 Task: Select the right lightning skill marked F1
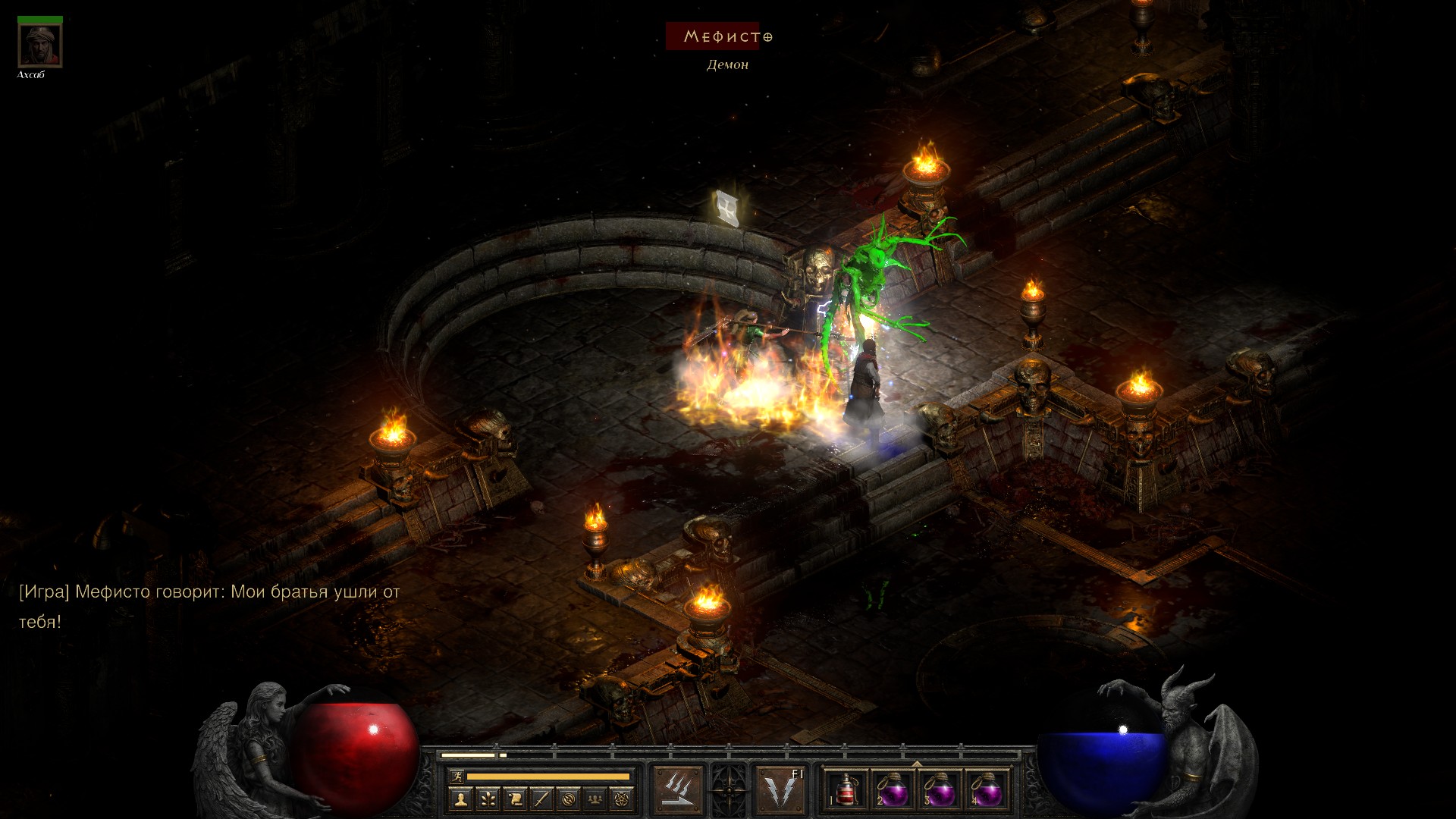[781, 789]
